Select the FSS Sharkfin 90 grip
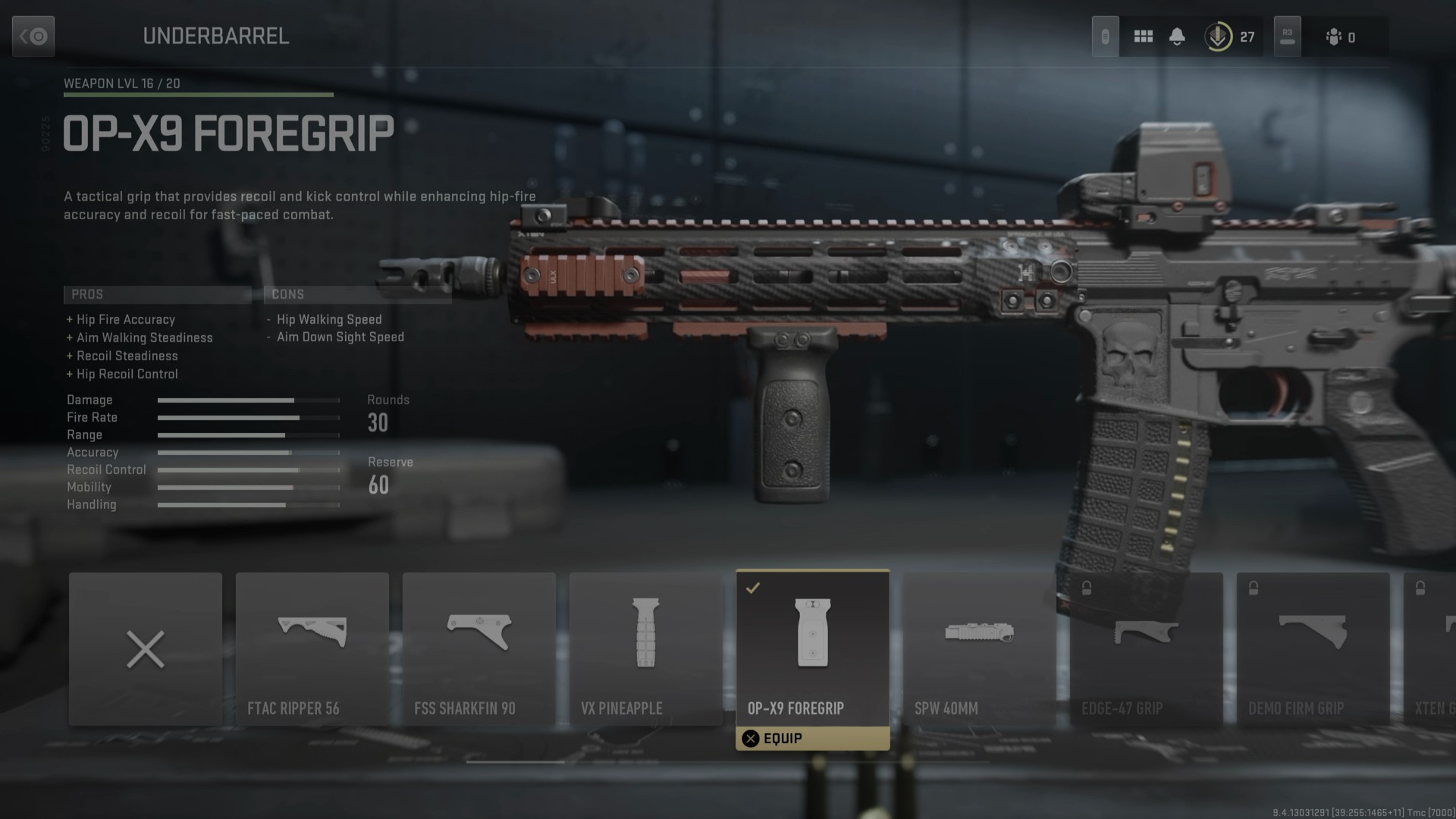This screenshot has height=819, width=1456. click(479, 649)
